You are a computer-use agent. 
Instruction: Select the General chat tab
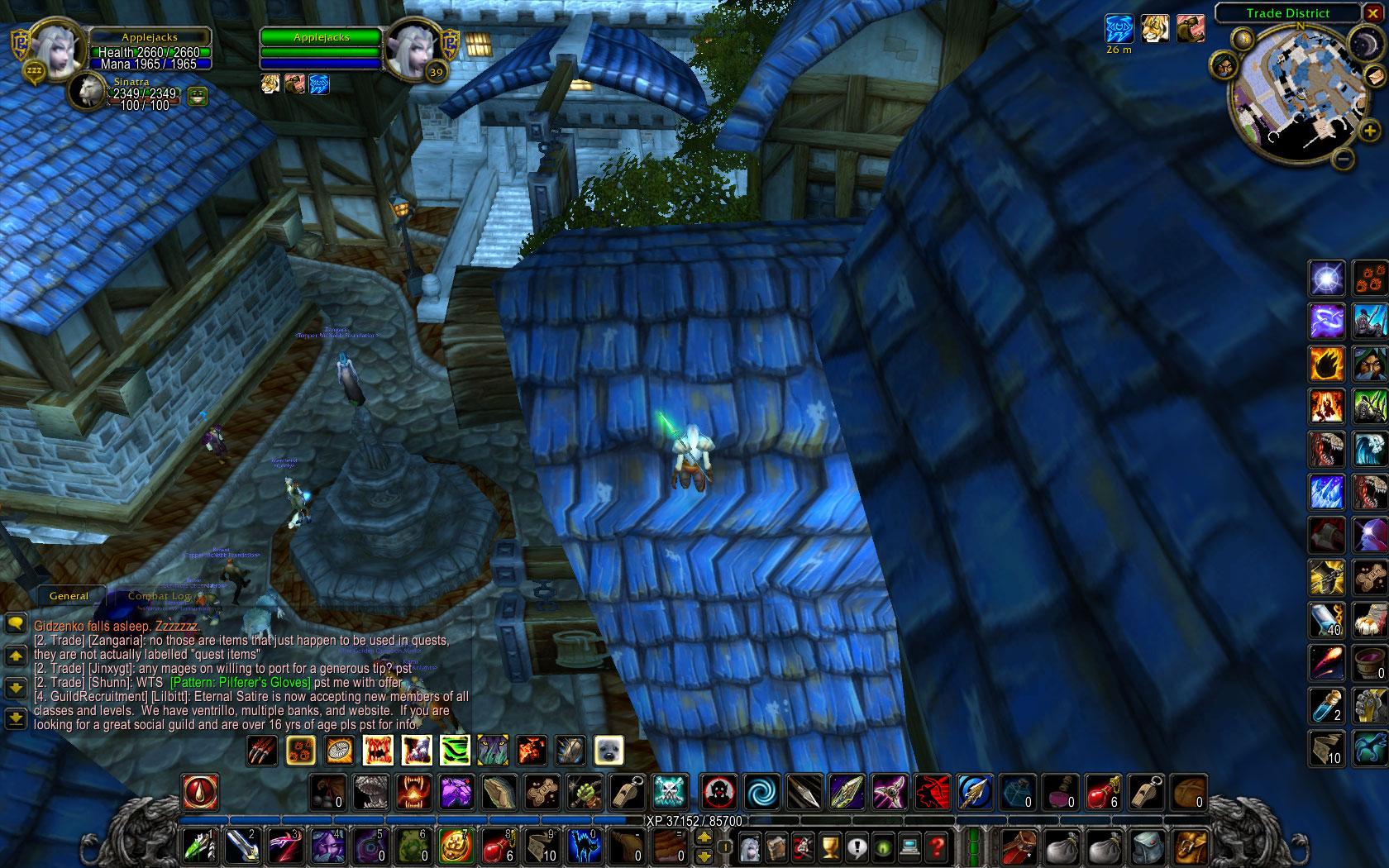[x=69, y=595]
